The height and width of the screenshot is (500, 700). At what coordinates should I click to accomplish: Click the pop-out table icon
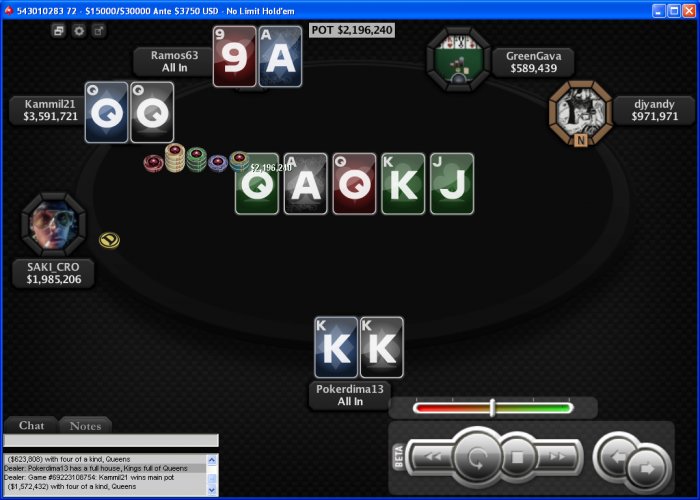(98, 31)
